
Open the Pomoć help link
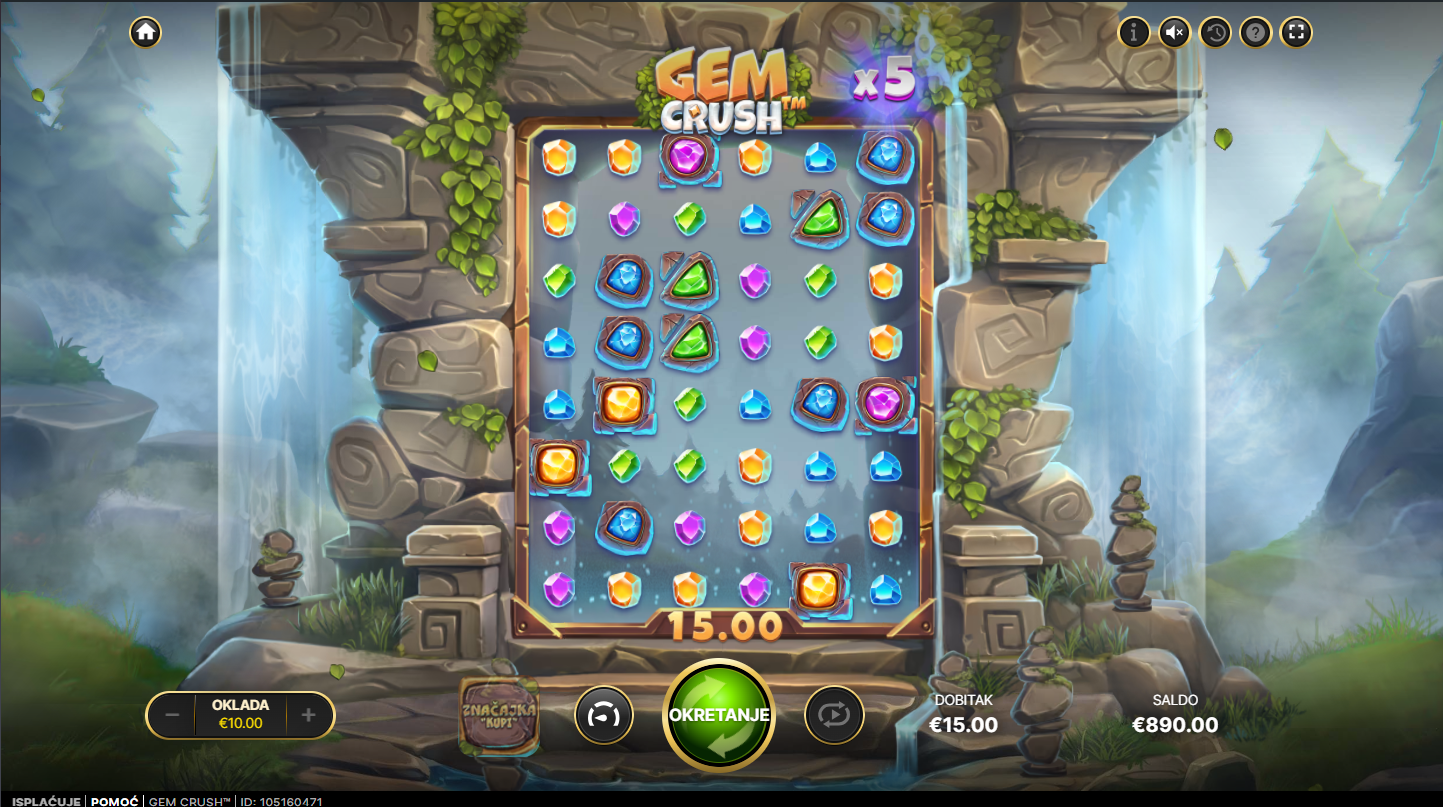pyautogui.click(x=114, y=801)
